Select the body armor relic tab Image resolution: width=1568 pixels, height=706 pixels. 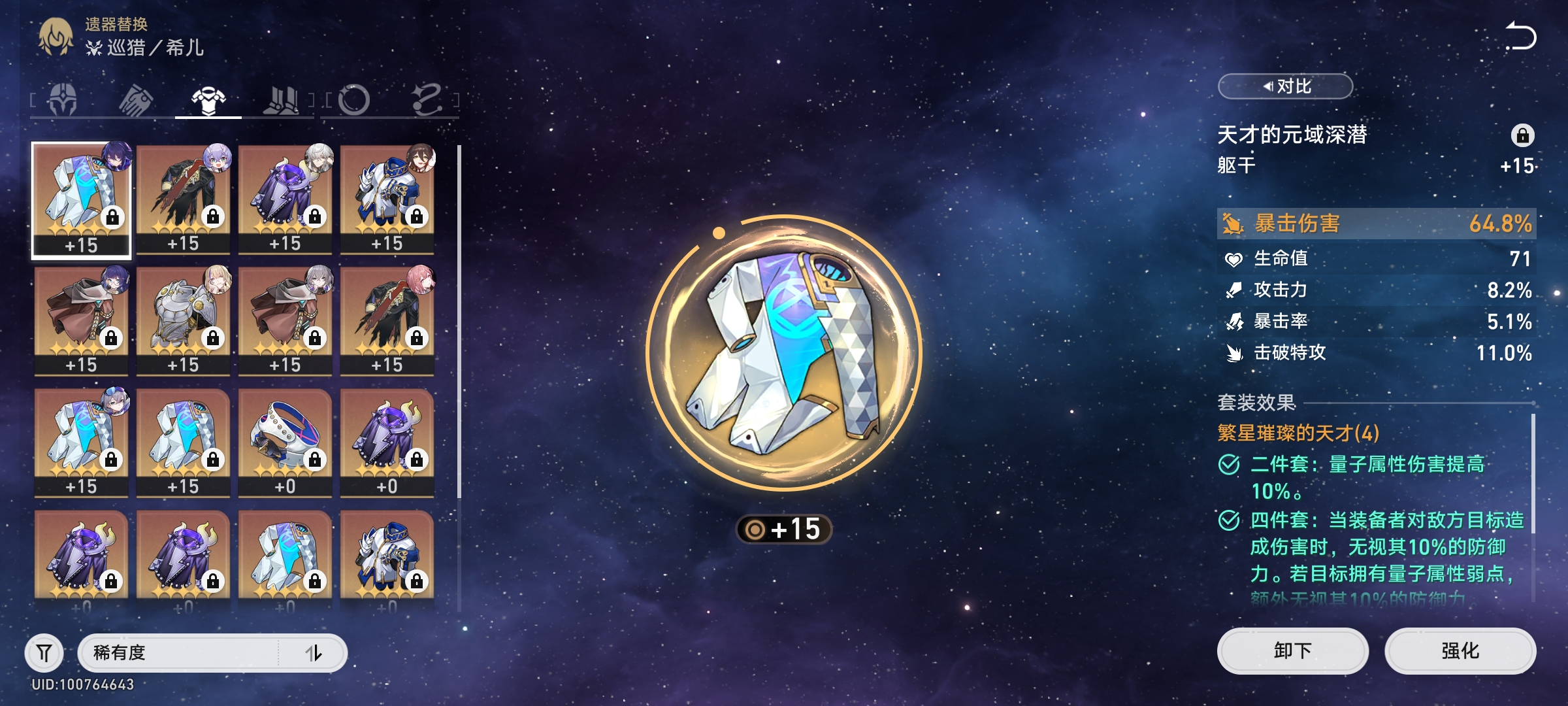click(x=208, y=100)
